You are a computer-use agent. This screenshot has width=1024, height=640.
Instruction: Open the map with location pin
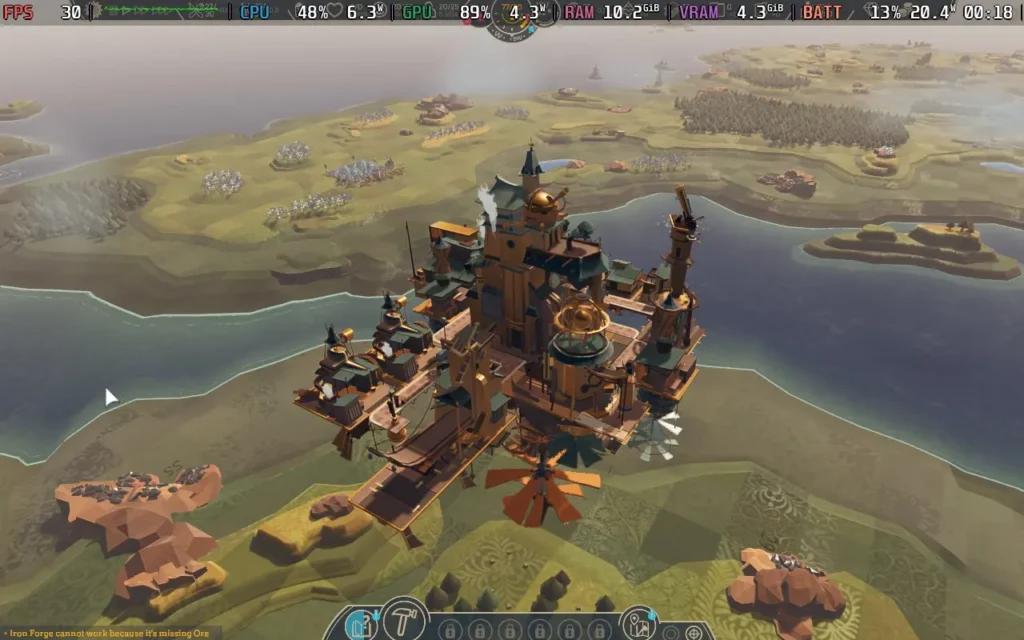pos(638,626)
